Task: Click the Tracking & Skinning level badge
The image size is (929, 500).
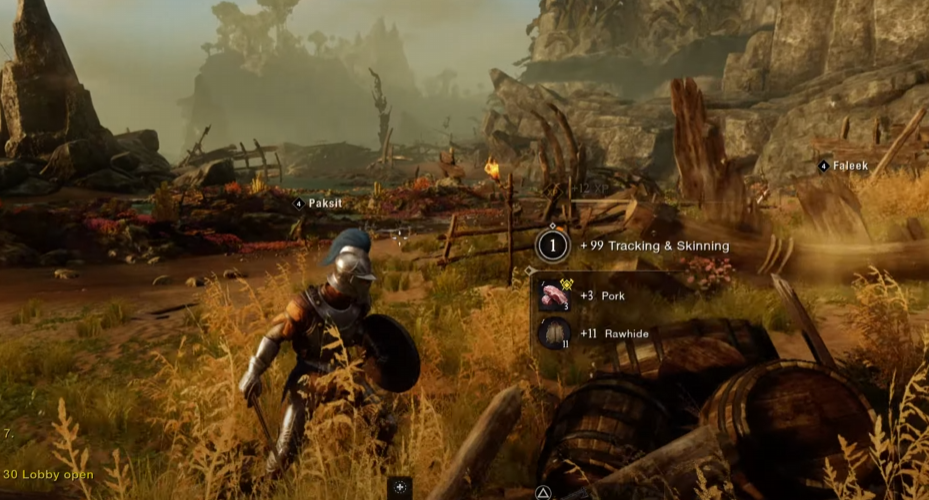Action: [x=553, y=245]
